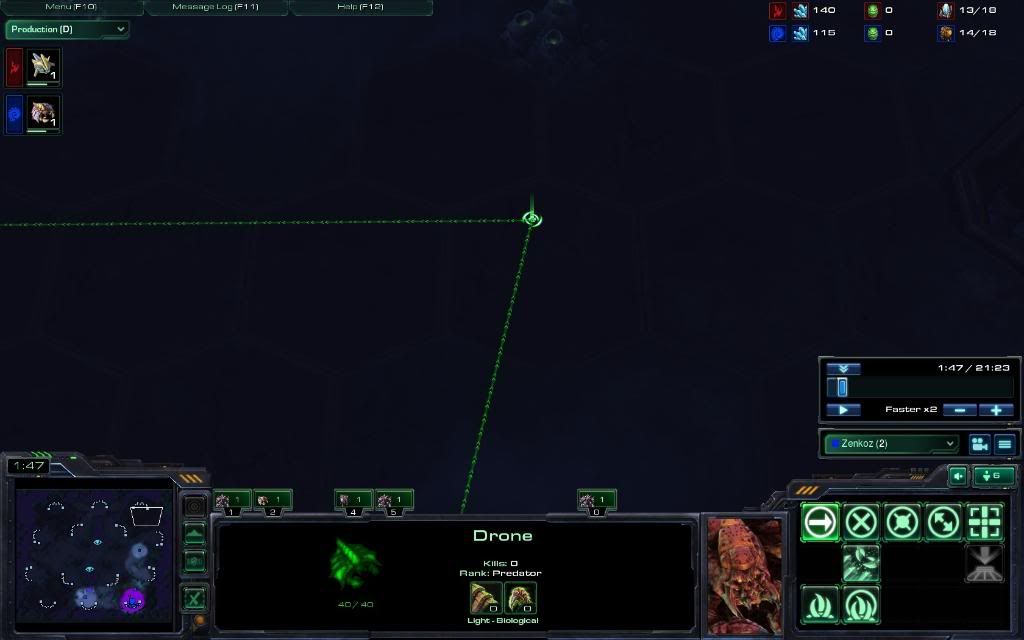Open the Zenkoz player view dropdown
This screenshot has height=640, width=1024.
[x=891, y=443]
